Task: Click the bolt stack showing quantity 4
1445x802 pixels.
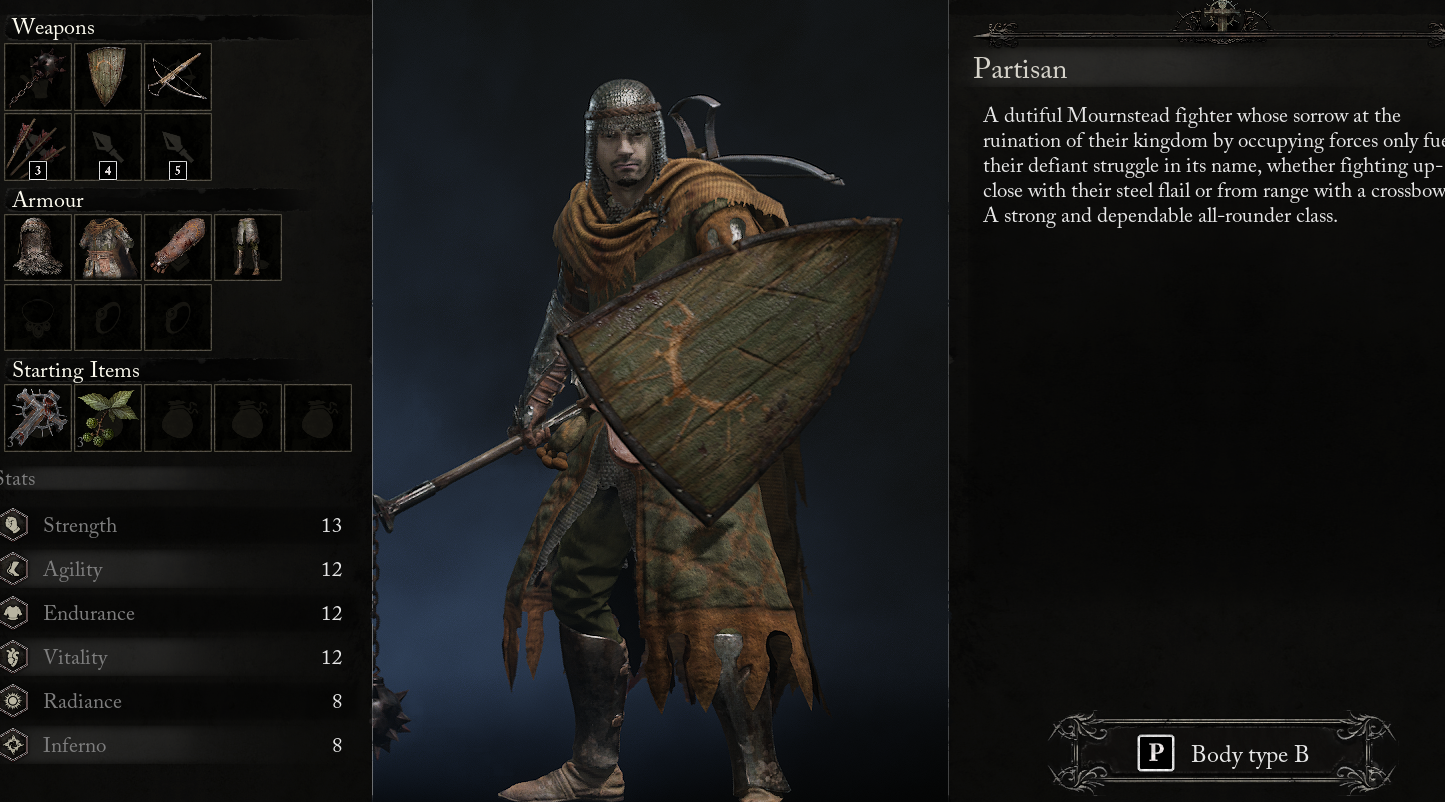Action: (107, 147)
